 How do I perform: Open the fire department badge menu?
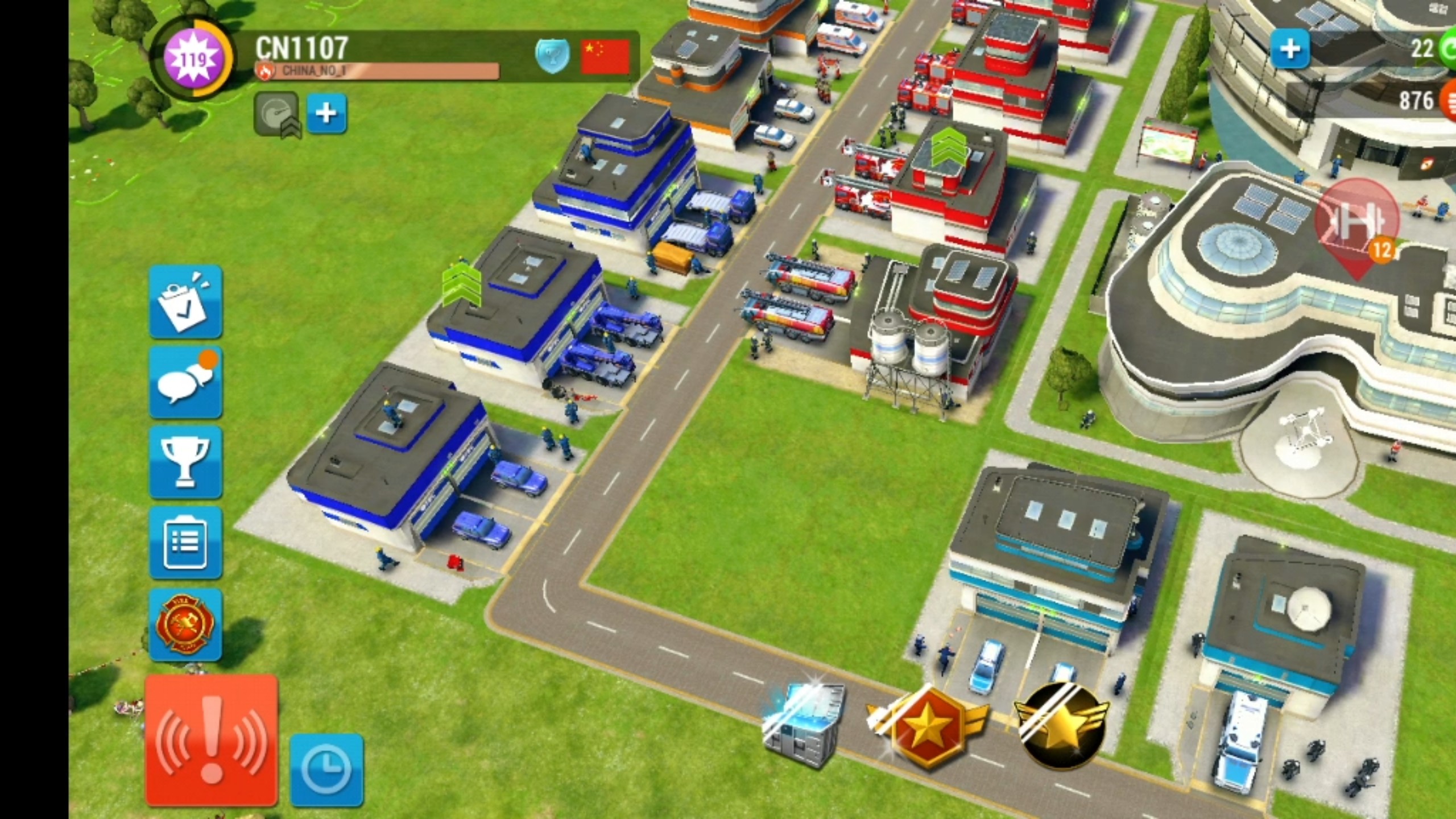[x=185, y=624]
